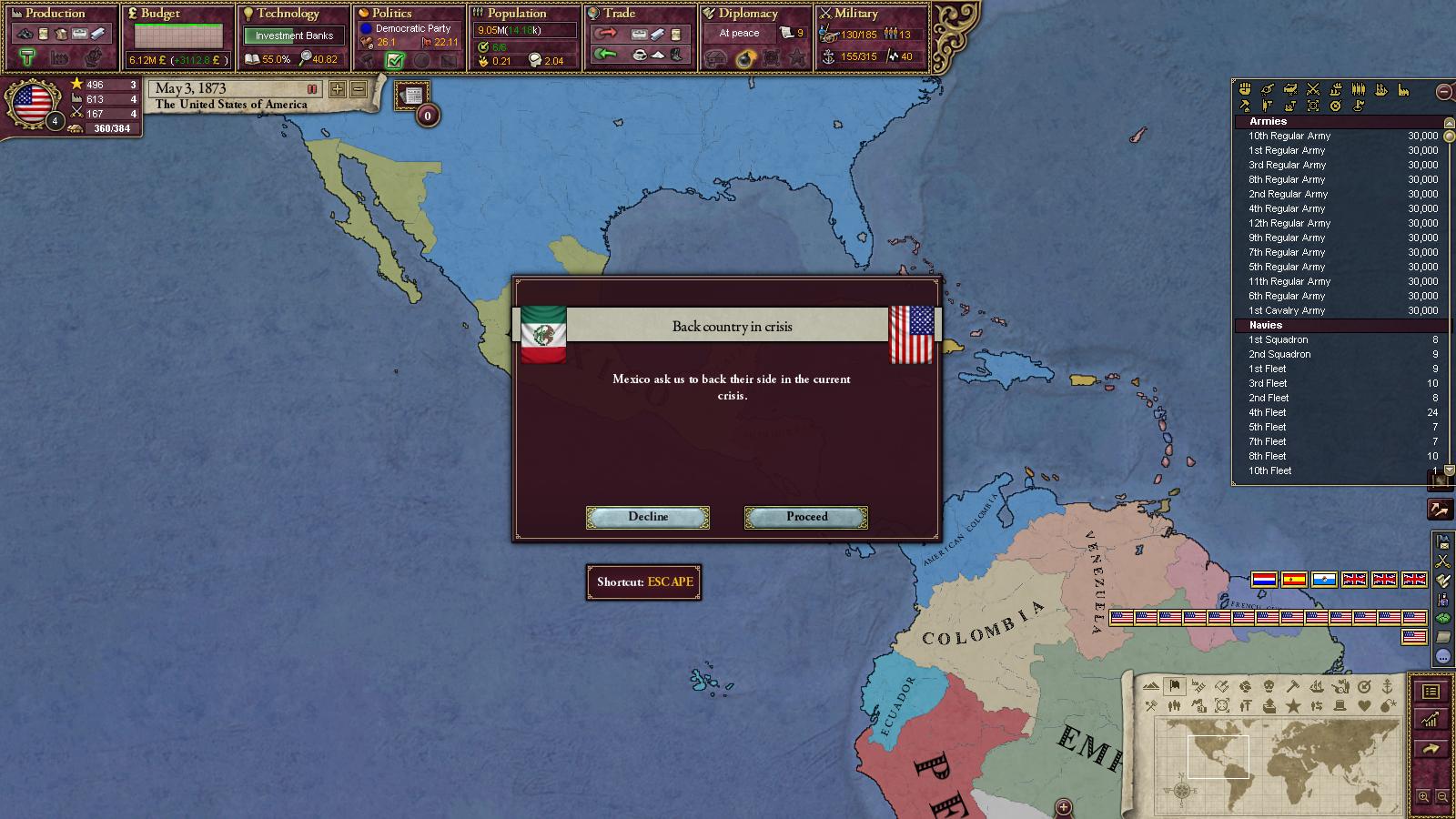The image size is (1456, 819).
Task: Open the Population tab
Action: tap(516, 14)
